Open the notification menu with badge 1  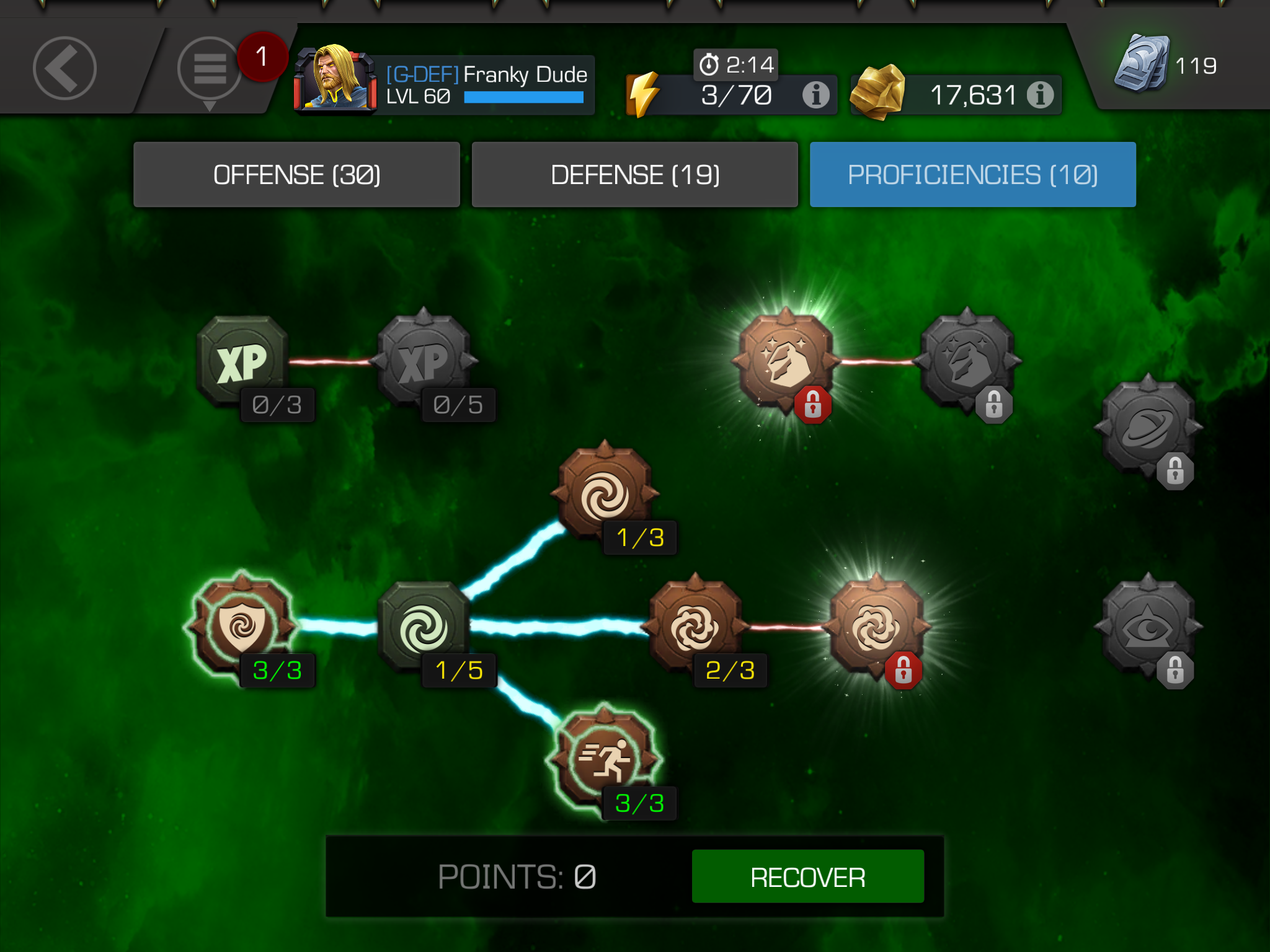tap(208, 69)
